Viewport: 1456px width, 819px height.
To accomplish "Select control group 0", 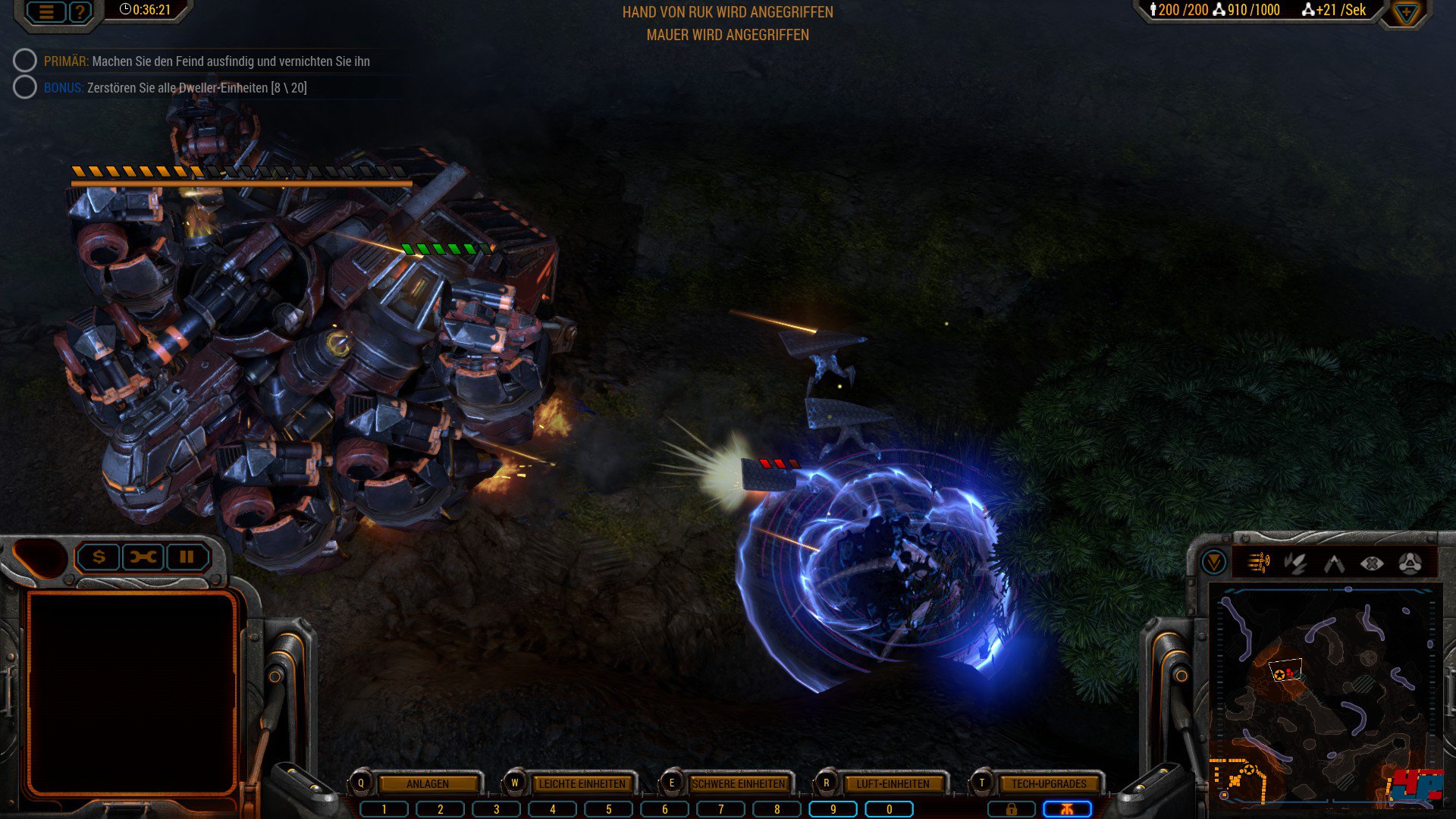I will click(x=889, y=809).
